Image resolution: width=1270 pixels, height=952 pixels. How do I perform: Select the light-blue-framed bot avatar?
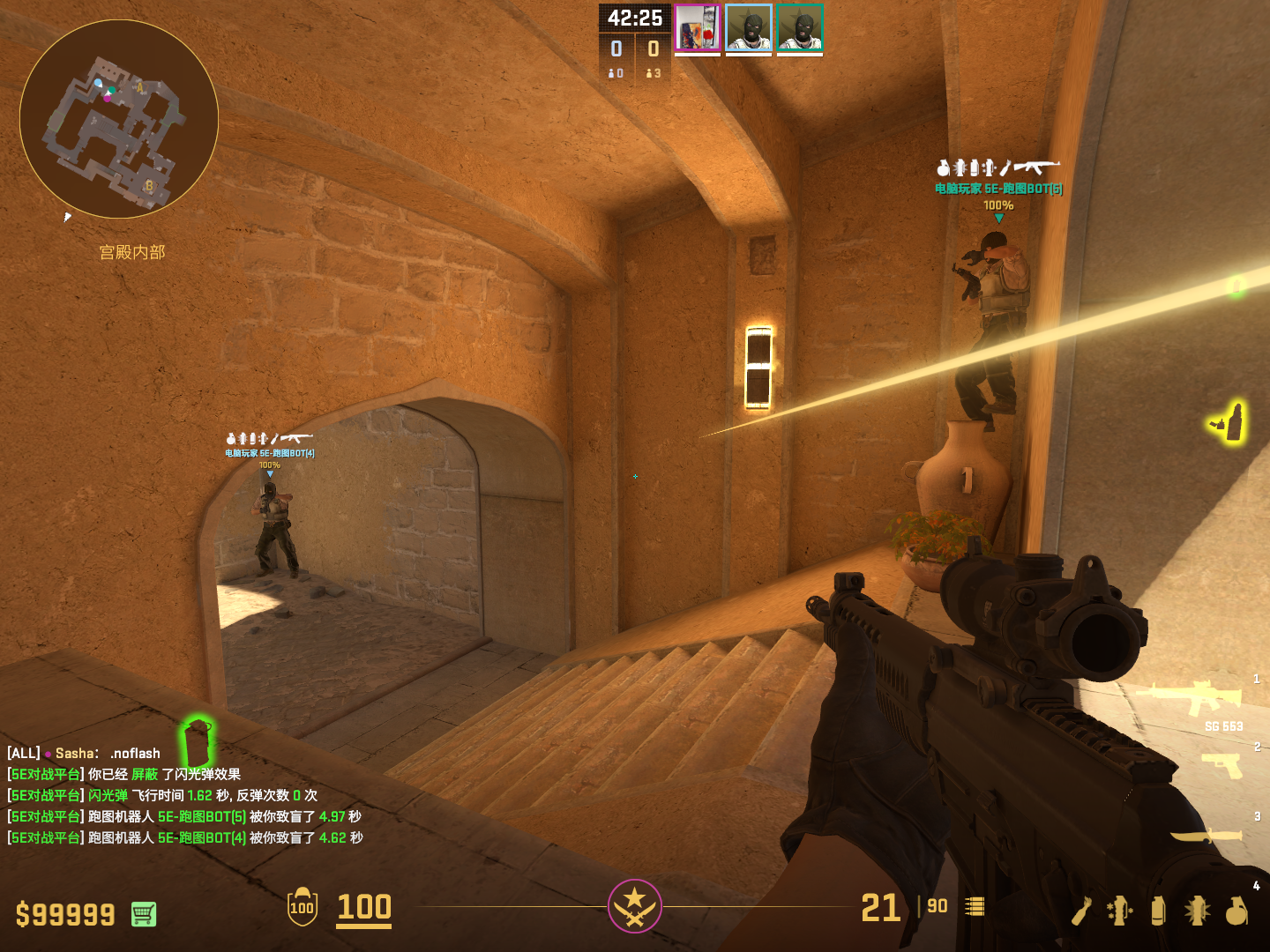(749, 28)
